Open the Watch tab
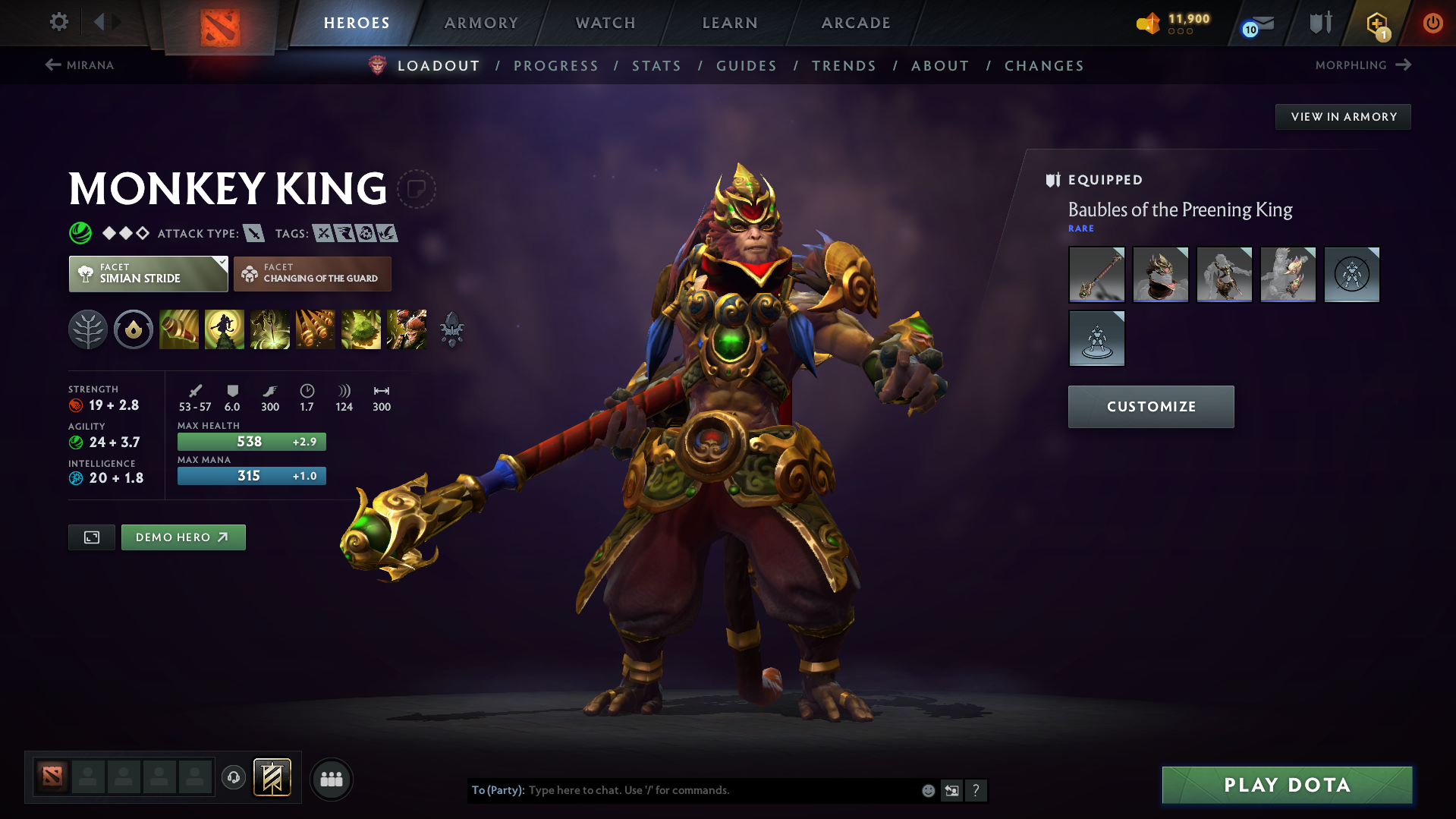1456x819 pixels. coord(605,23)
